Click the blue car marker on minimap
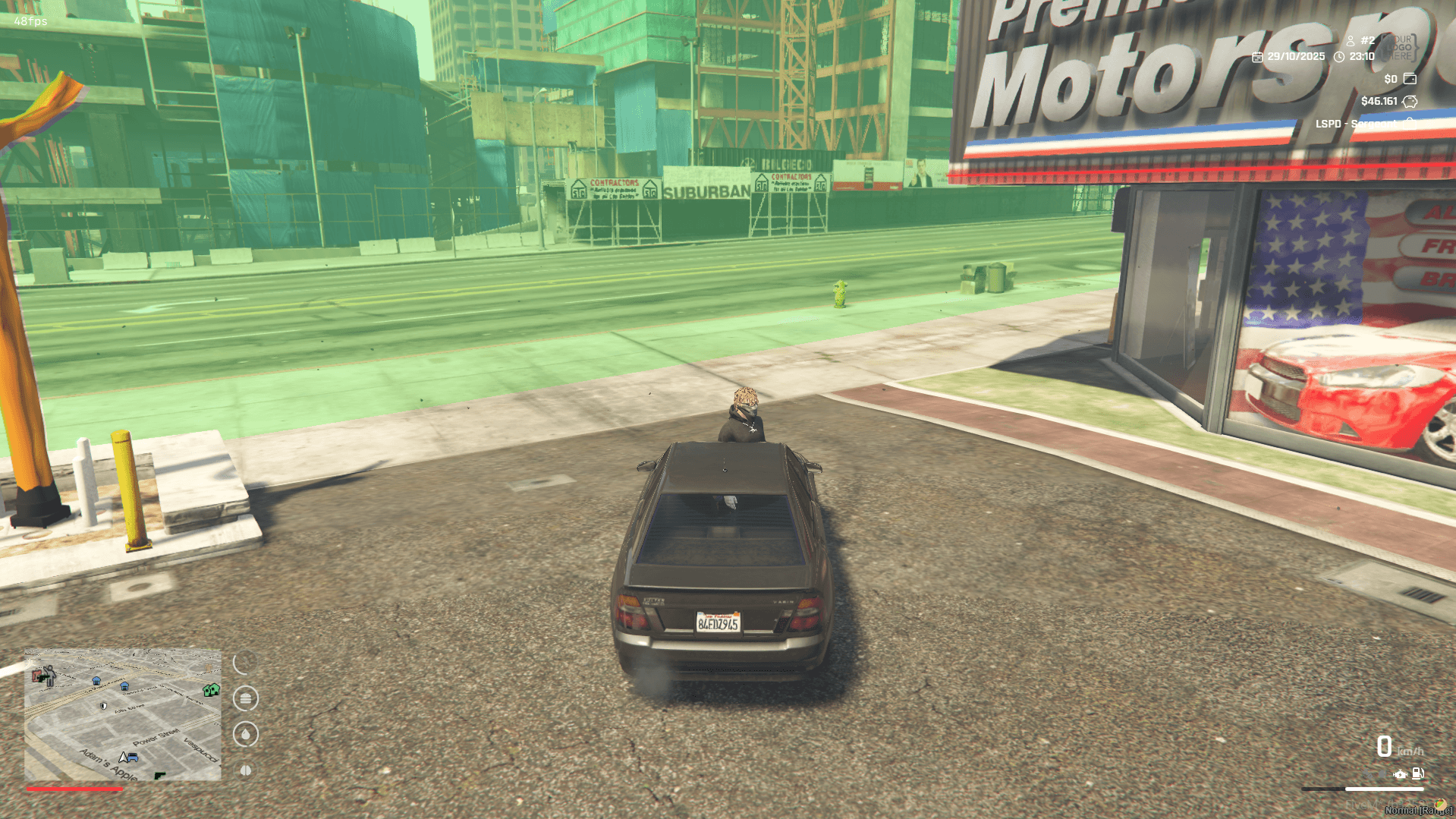The image size is (1456, 819). pos(133,758)
